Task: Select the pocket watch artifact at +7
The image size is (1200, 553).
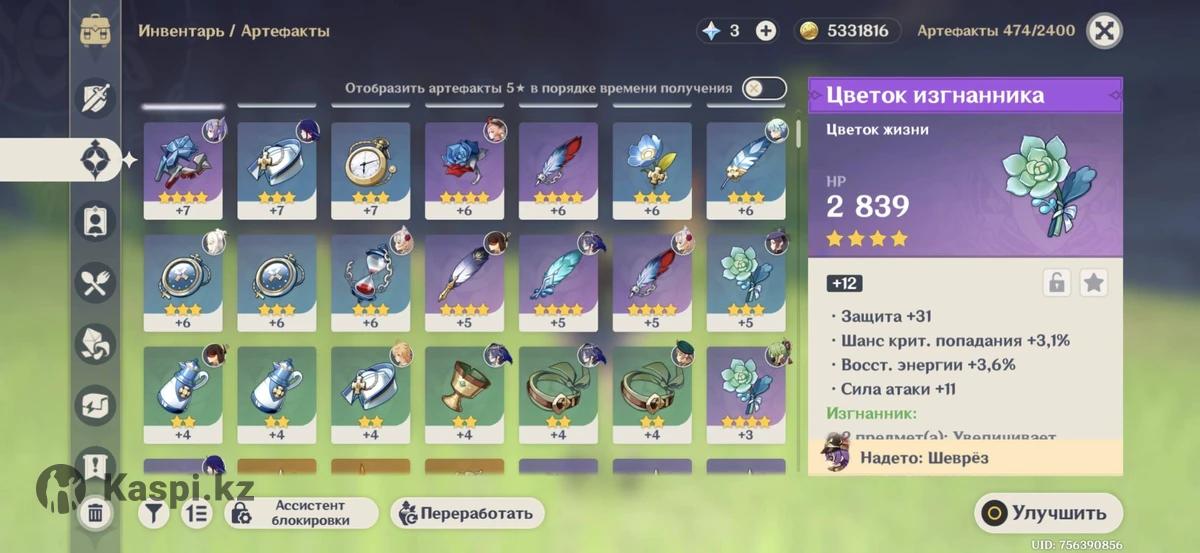Action: click(370, 169)
